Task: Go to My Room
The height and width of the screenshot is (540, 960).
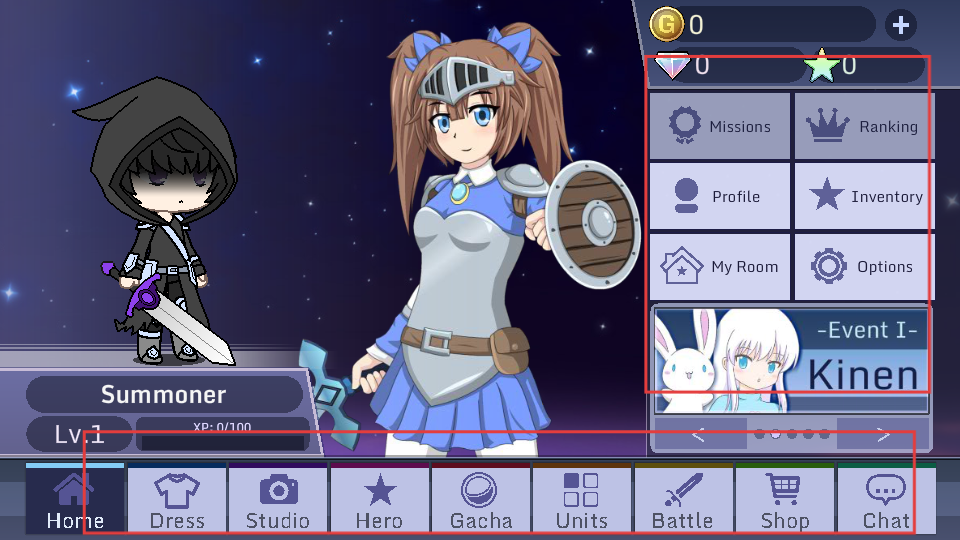Action: click(x=720, y=267)
